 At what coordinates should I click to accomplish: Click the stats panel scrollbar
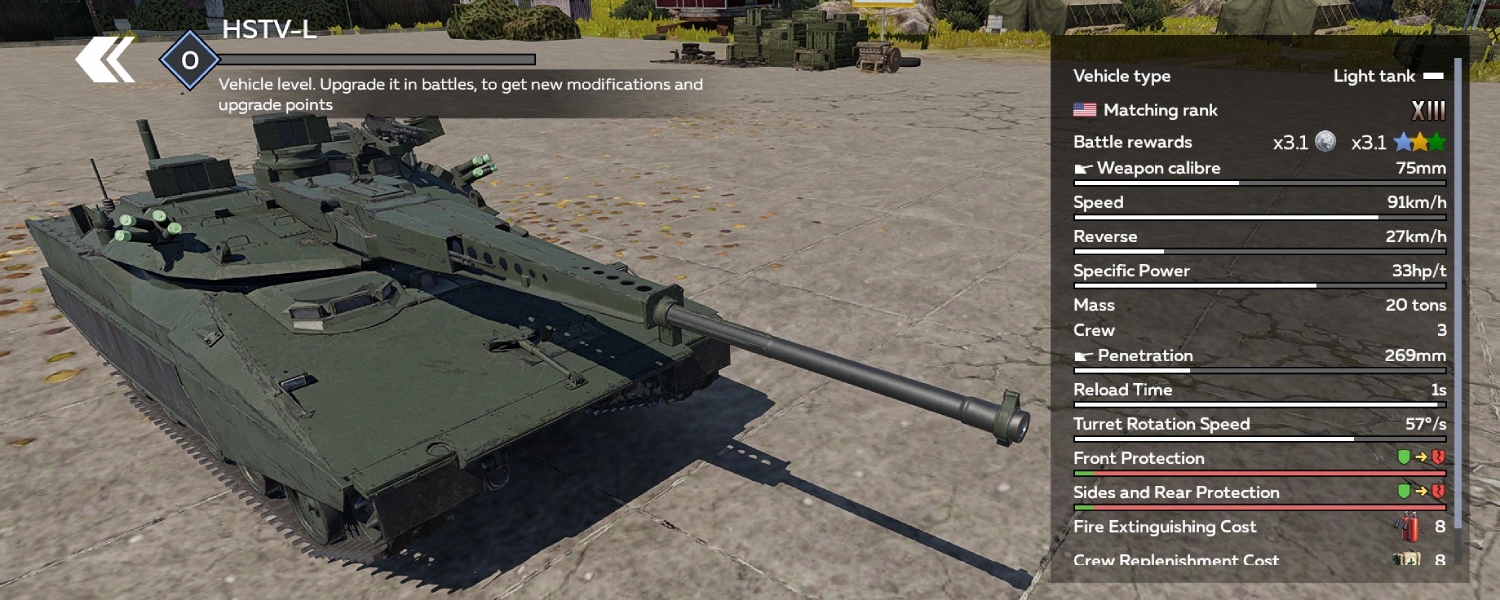point(1457,290)
